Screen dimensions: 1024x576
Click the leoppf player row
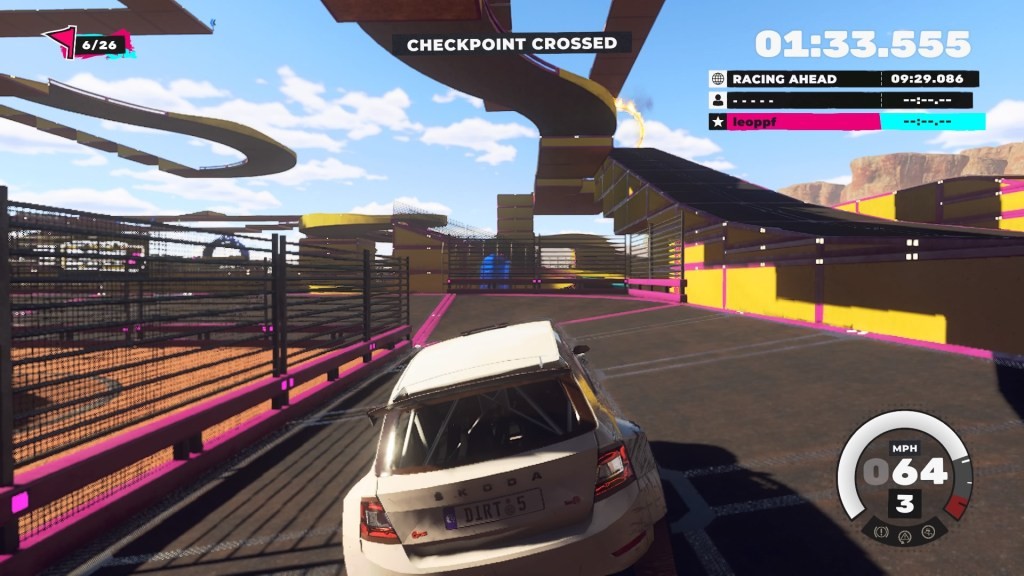[x=846, y=122]
